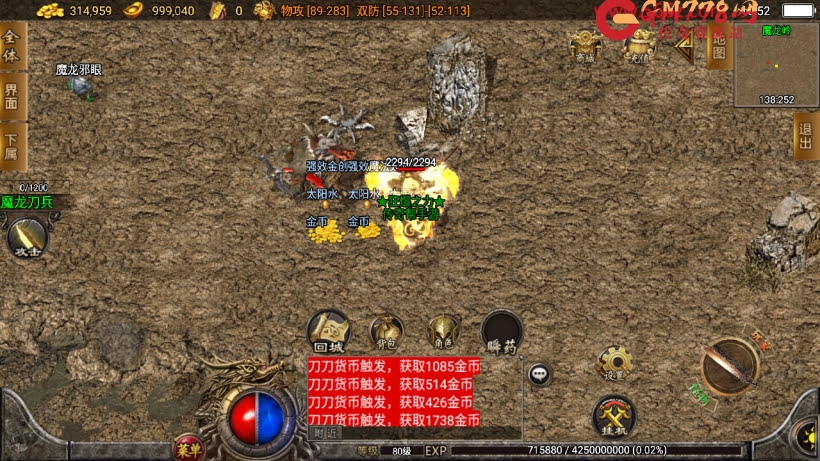Select the 全体 tab
This screenshot has height=461, width=820.
click(x=12, y=46)
